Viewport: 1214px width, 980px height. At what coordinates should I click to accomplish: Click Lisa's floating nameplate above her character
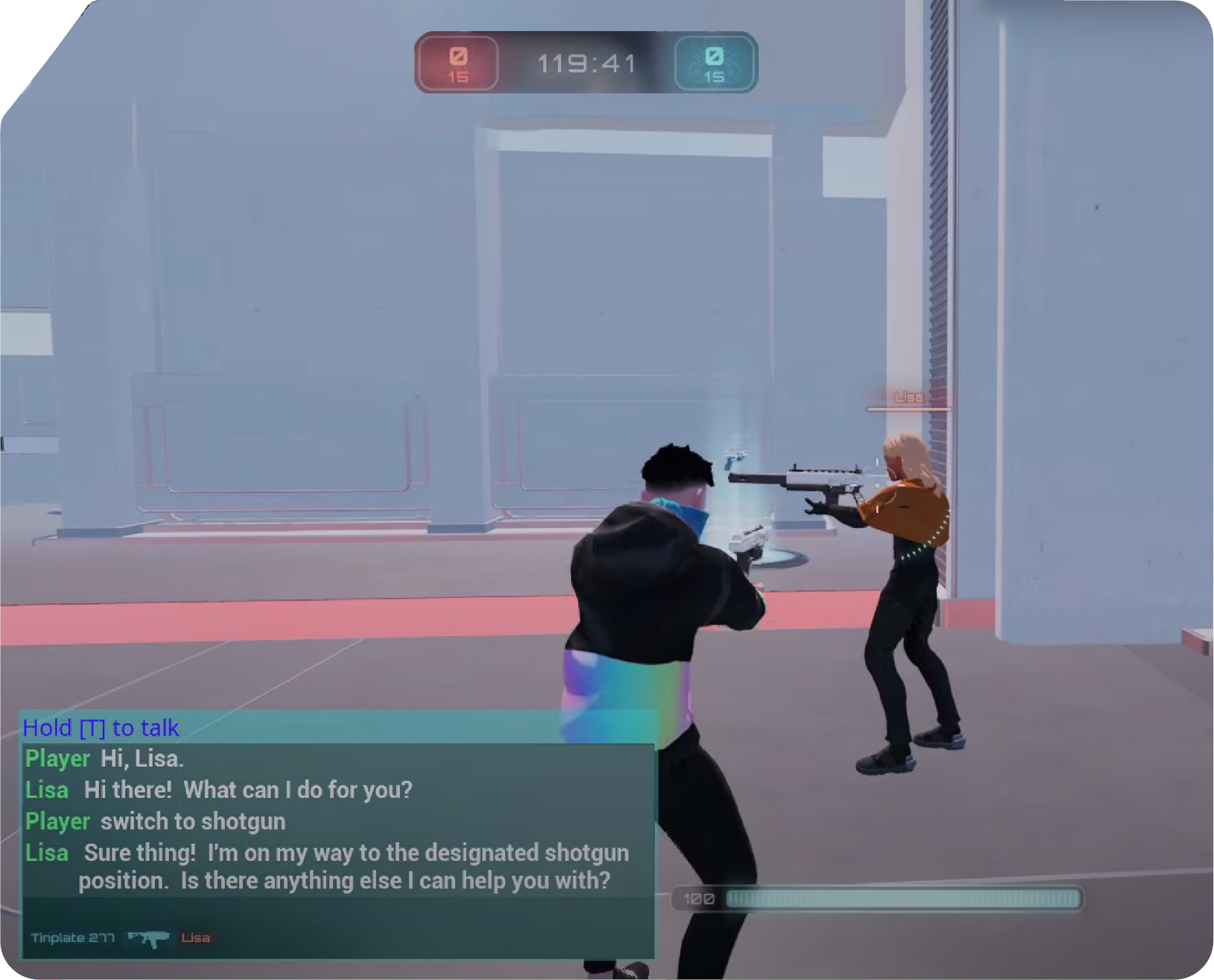[907, 397]
